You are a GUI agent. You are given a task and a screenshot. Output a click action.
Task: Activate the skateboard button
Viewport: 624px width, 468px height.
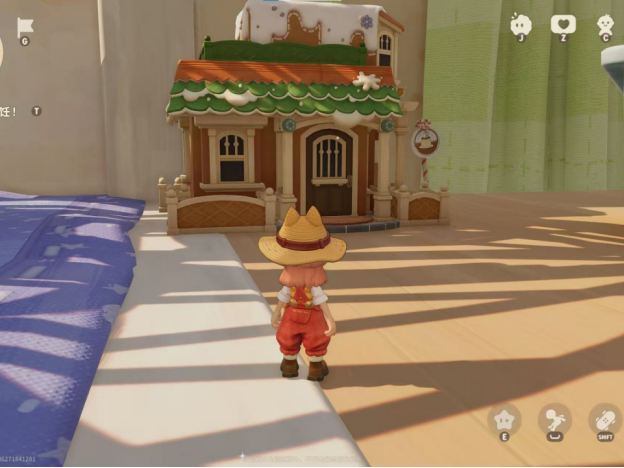pos(604,419)
